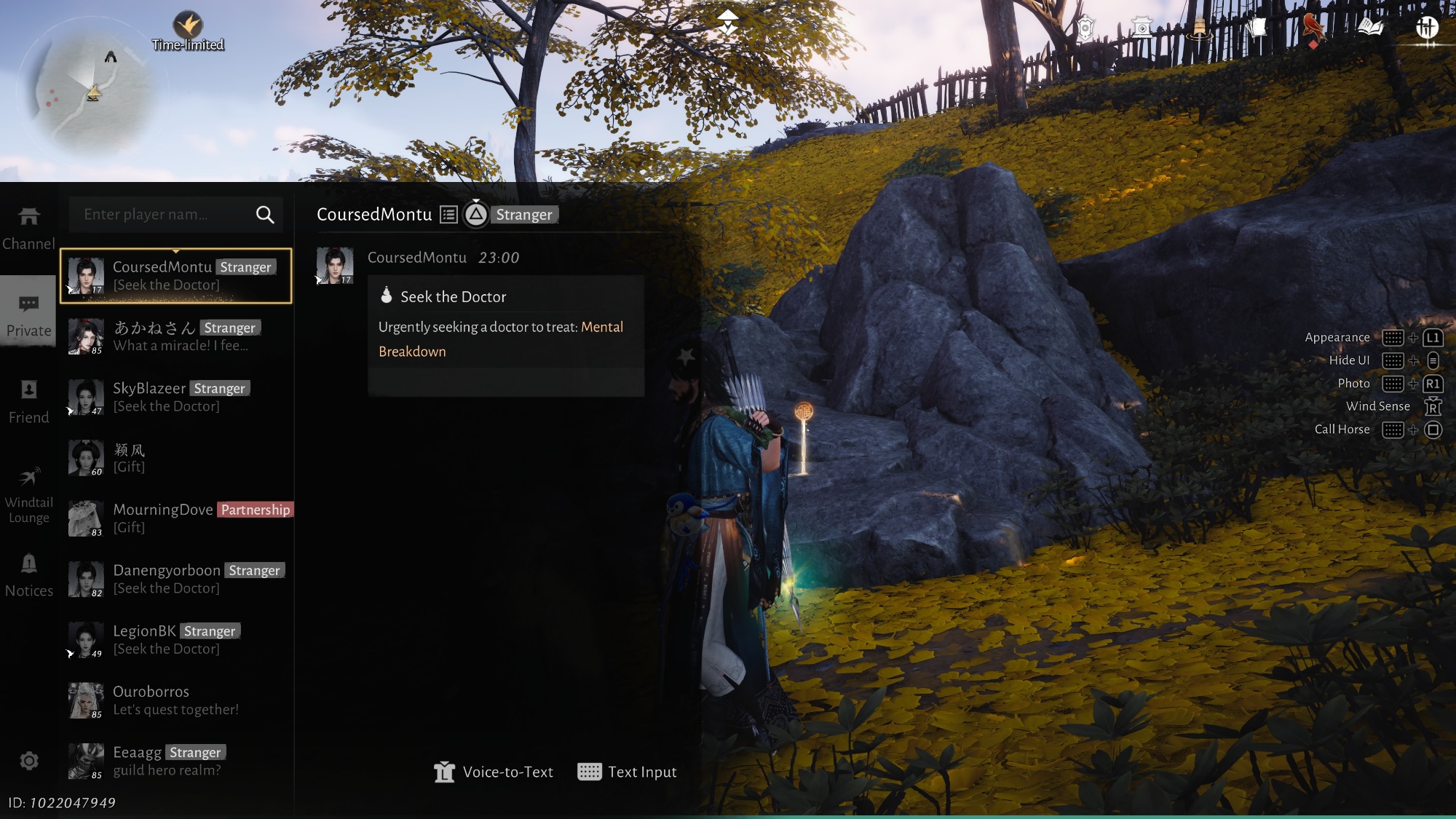Choose the Danengyorboon conversation
Screen dimensions: 1456x819
(x=176, y=579)
